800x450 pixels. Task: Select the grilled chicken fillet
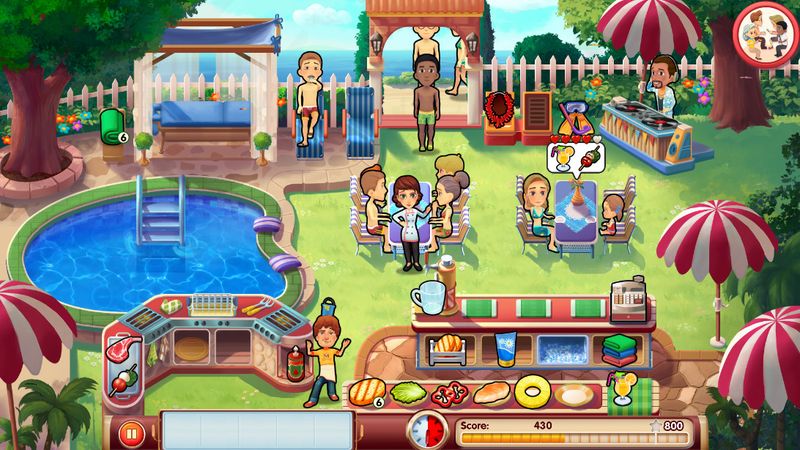pos(492,392)
